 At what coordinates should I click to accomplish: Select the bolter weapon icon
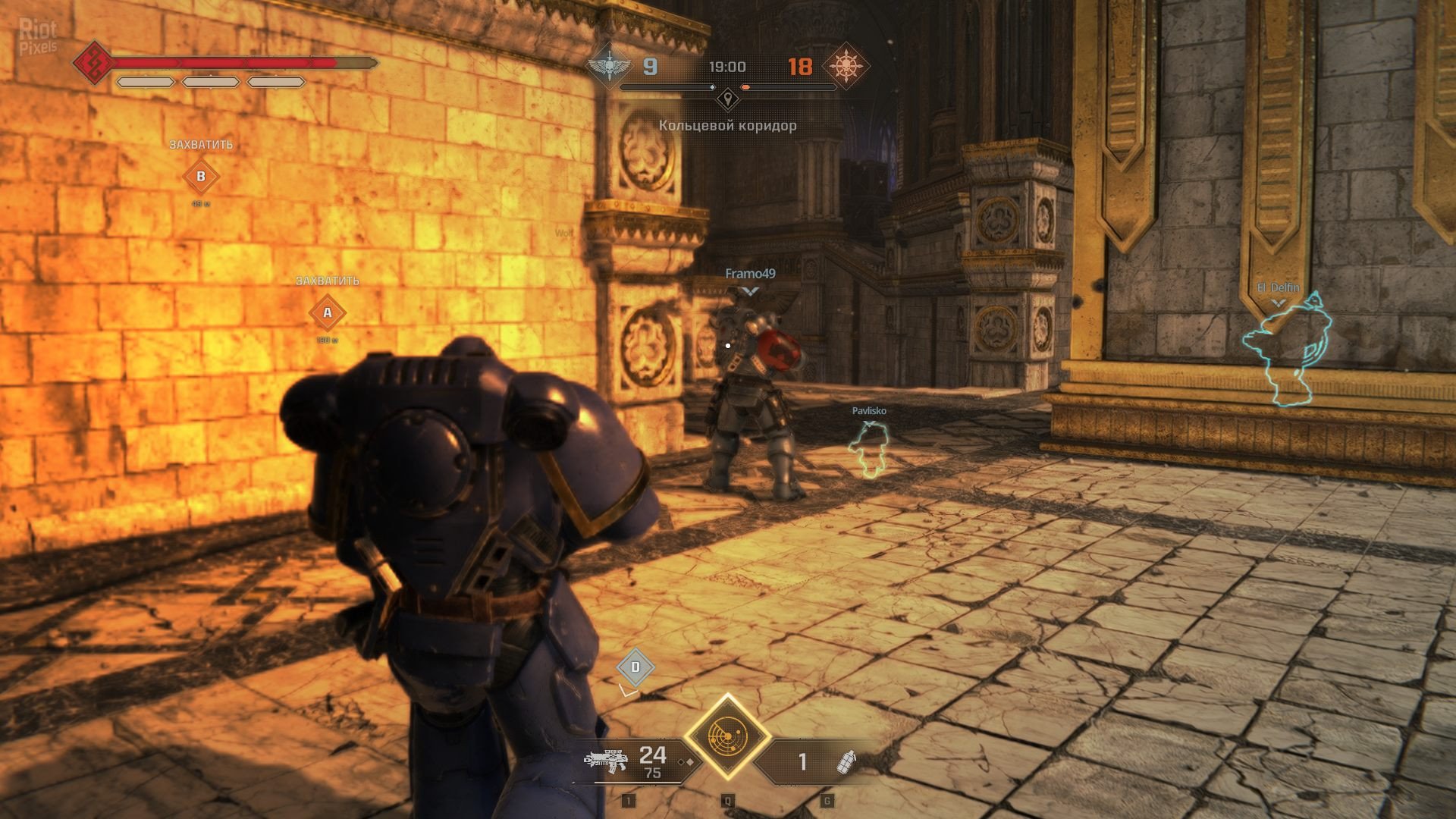606,759
